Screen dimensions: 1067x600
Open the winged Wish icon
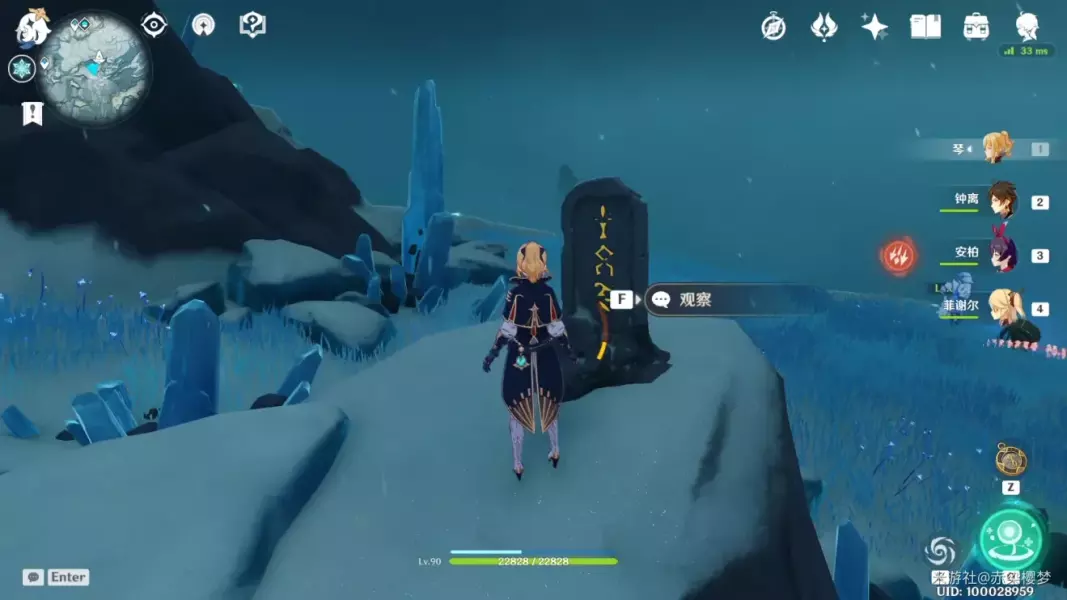(823, 27)
